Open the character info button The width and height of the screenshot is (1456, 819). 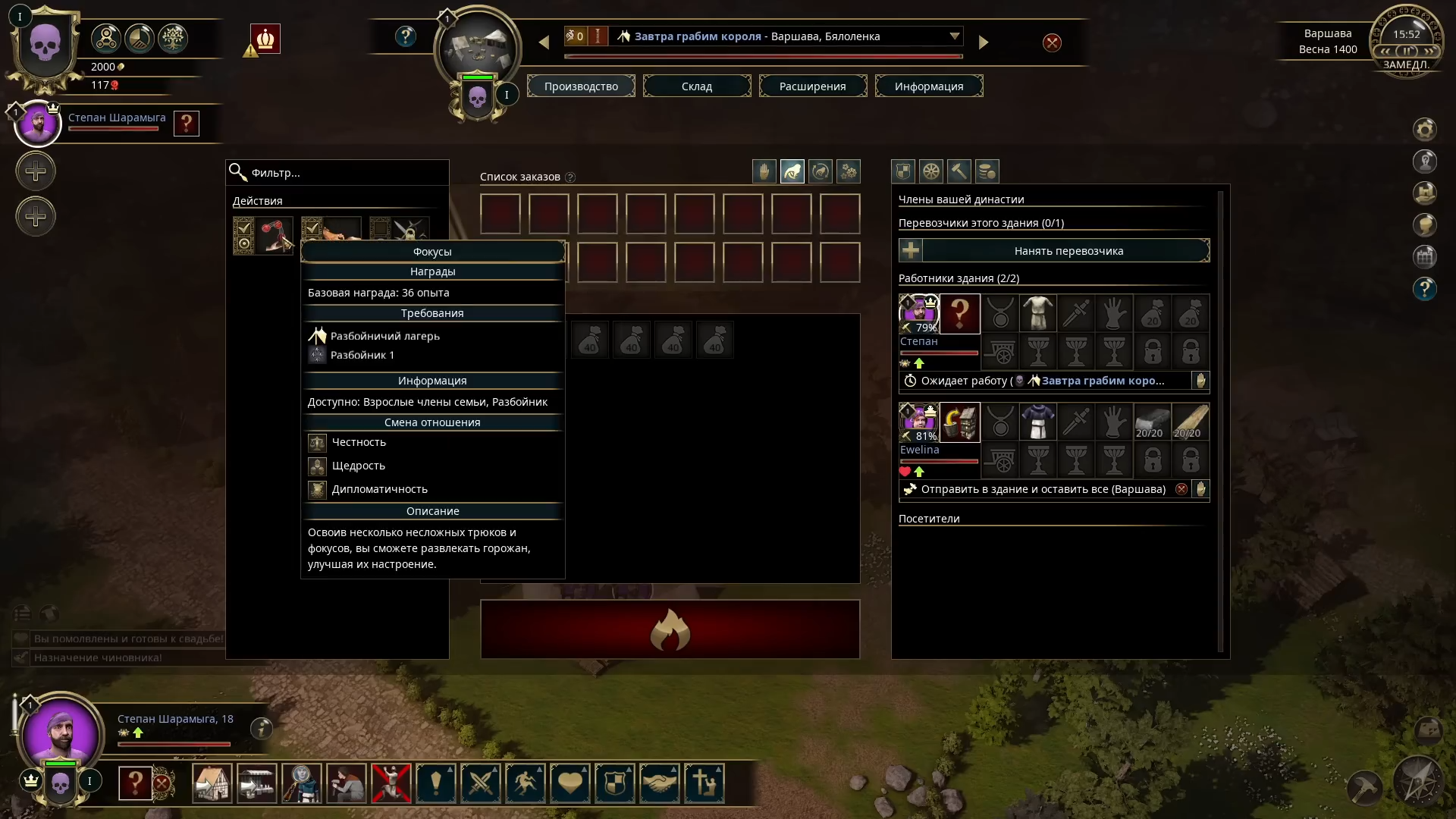pyautogui.click(x=261, y=729)
